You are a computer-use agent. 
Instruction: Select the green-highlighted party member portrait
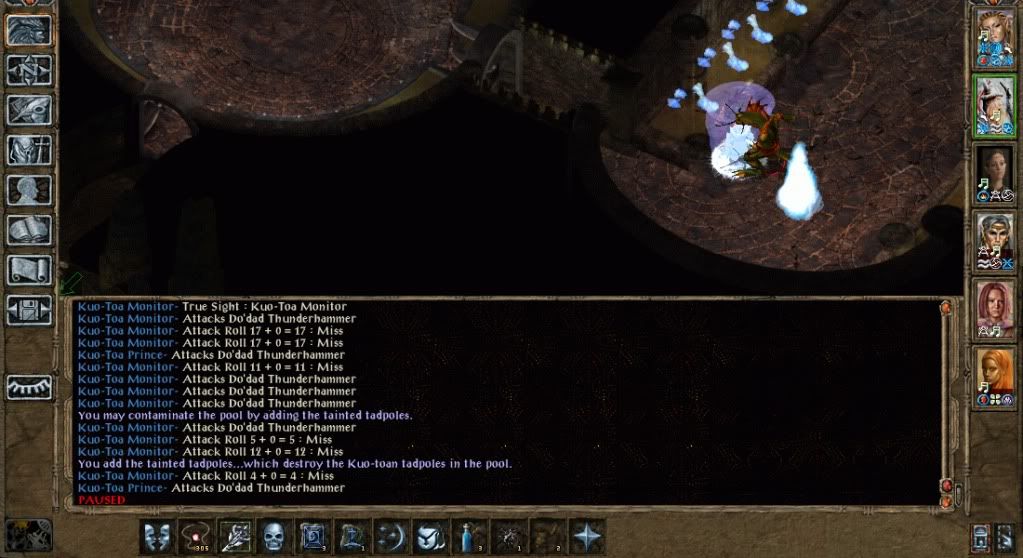994,107
